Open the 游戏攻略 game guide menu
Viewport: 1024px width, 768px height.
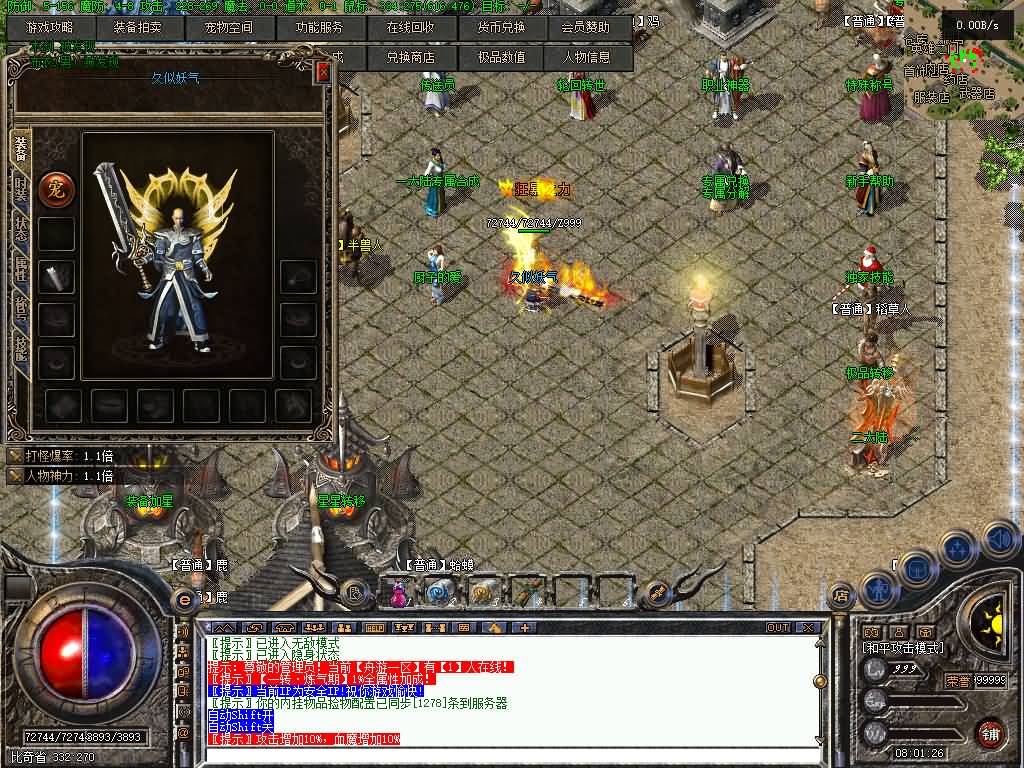[48, 28]
